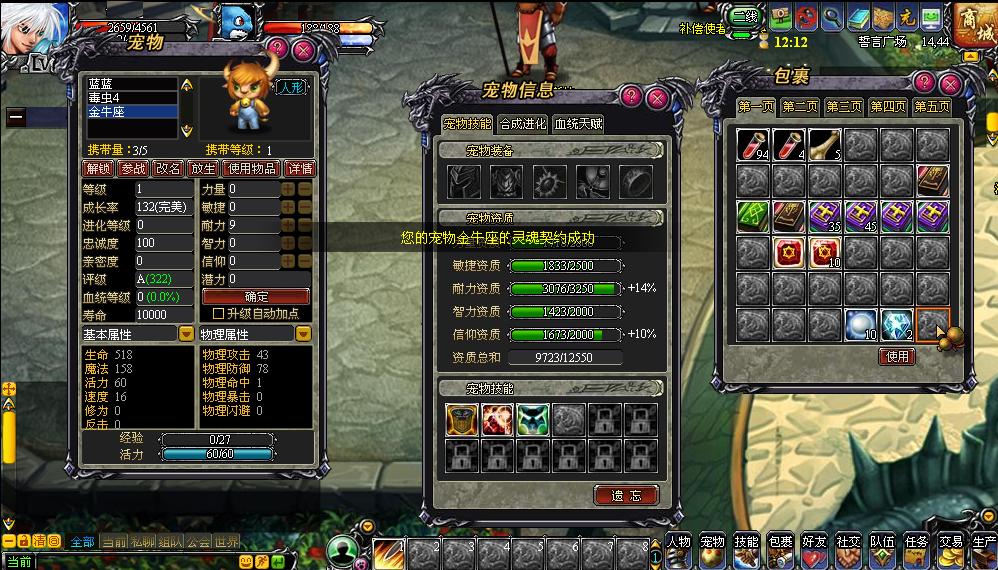Open 使用物品 for the pet

coord(250,168)
